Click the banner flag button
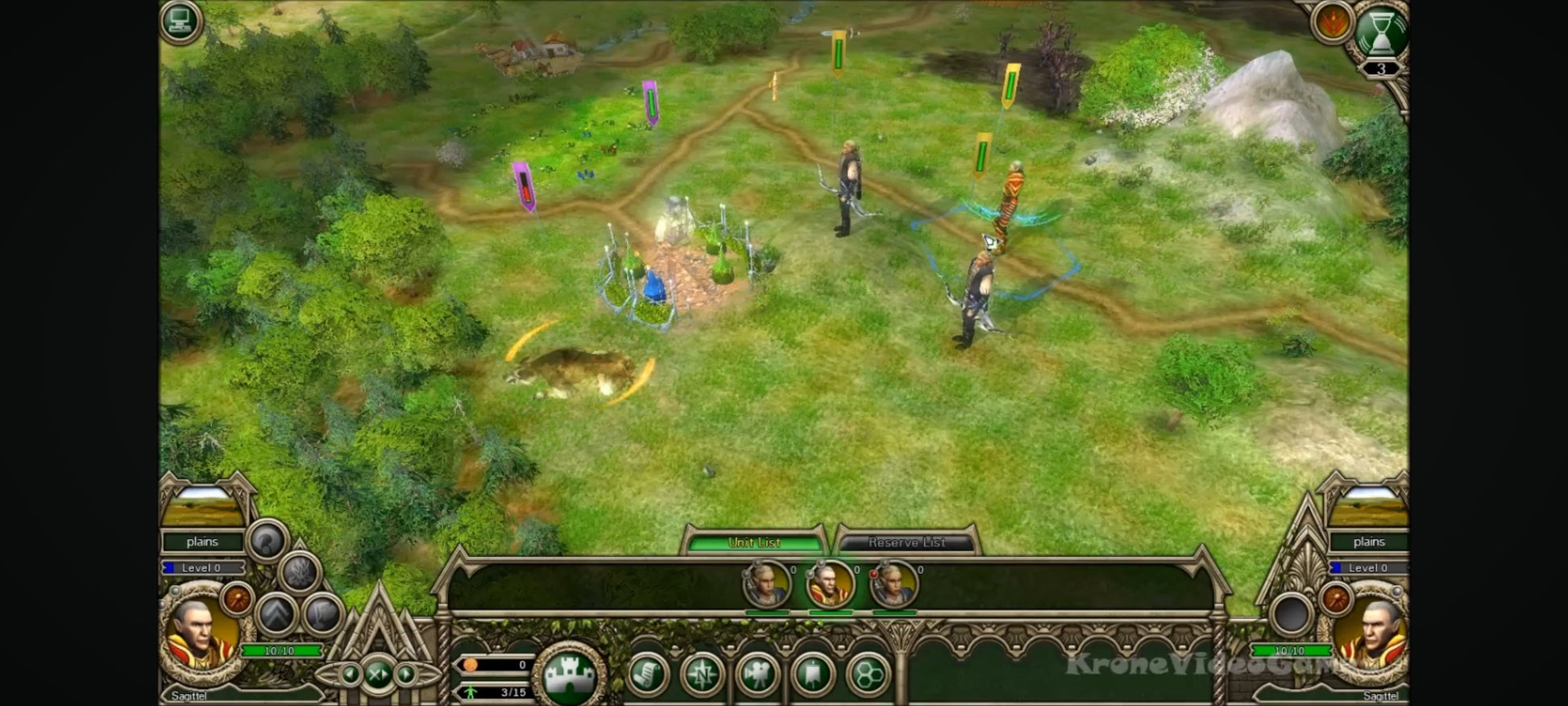 813,675
